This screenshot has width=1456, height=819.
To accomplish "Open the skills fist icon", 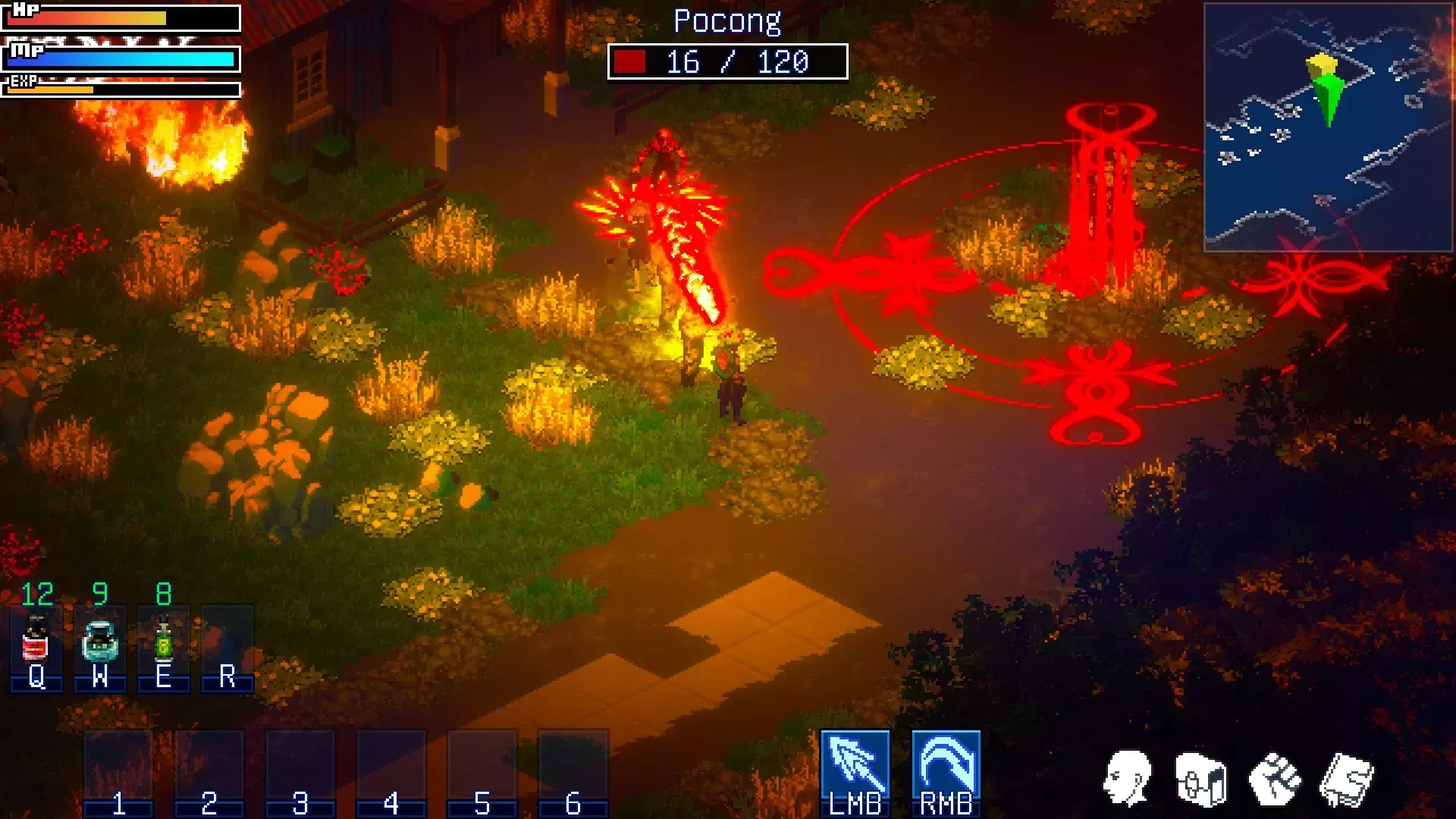I will click(x=1275, y=779).
